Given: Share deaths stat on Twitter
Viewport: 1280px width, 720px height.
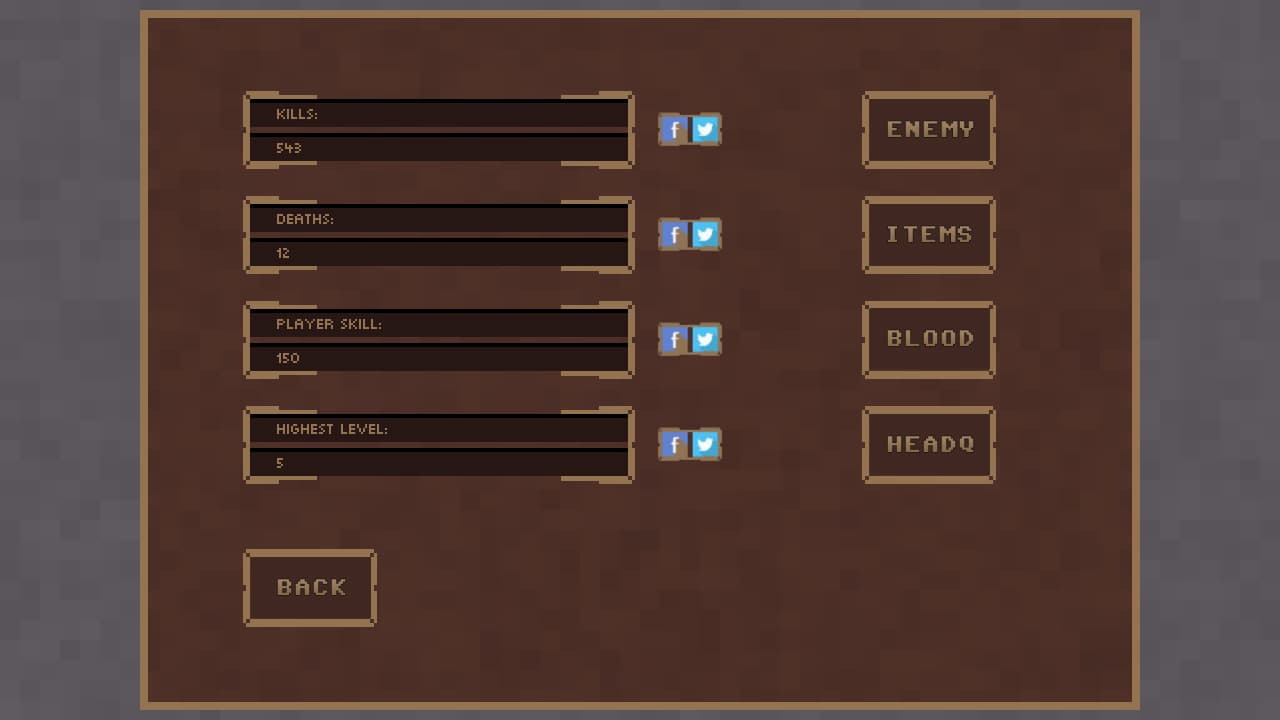Looking at the screenshot, I should tap(705, 235).
